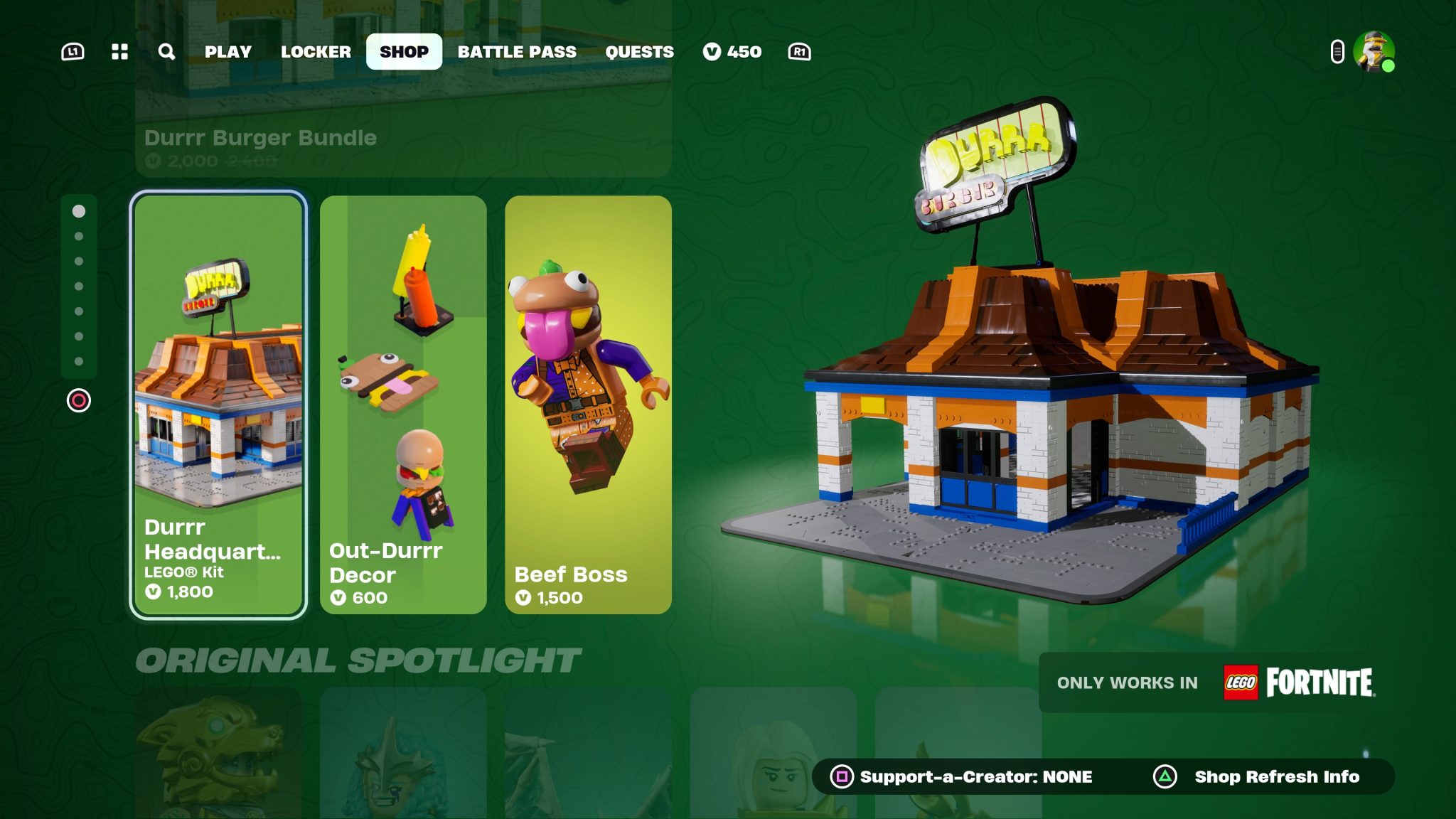Open the main menu grid icon
Viewport: 1456px width, 819px height.
click(119, 51)
